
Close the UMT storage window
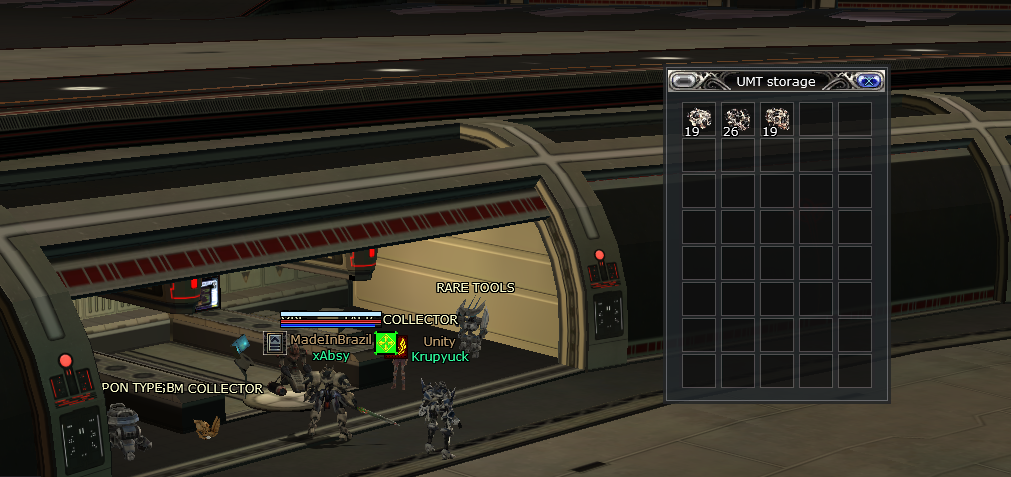(x=868, y=82)
